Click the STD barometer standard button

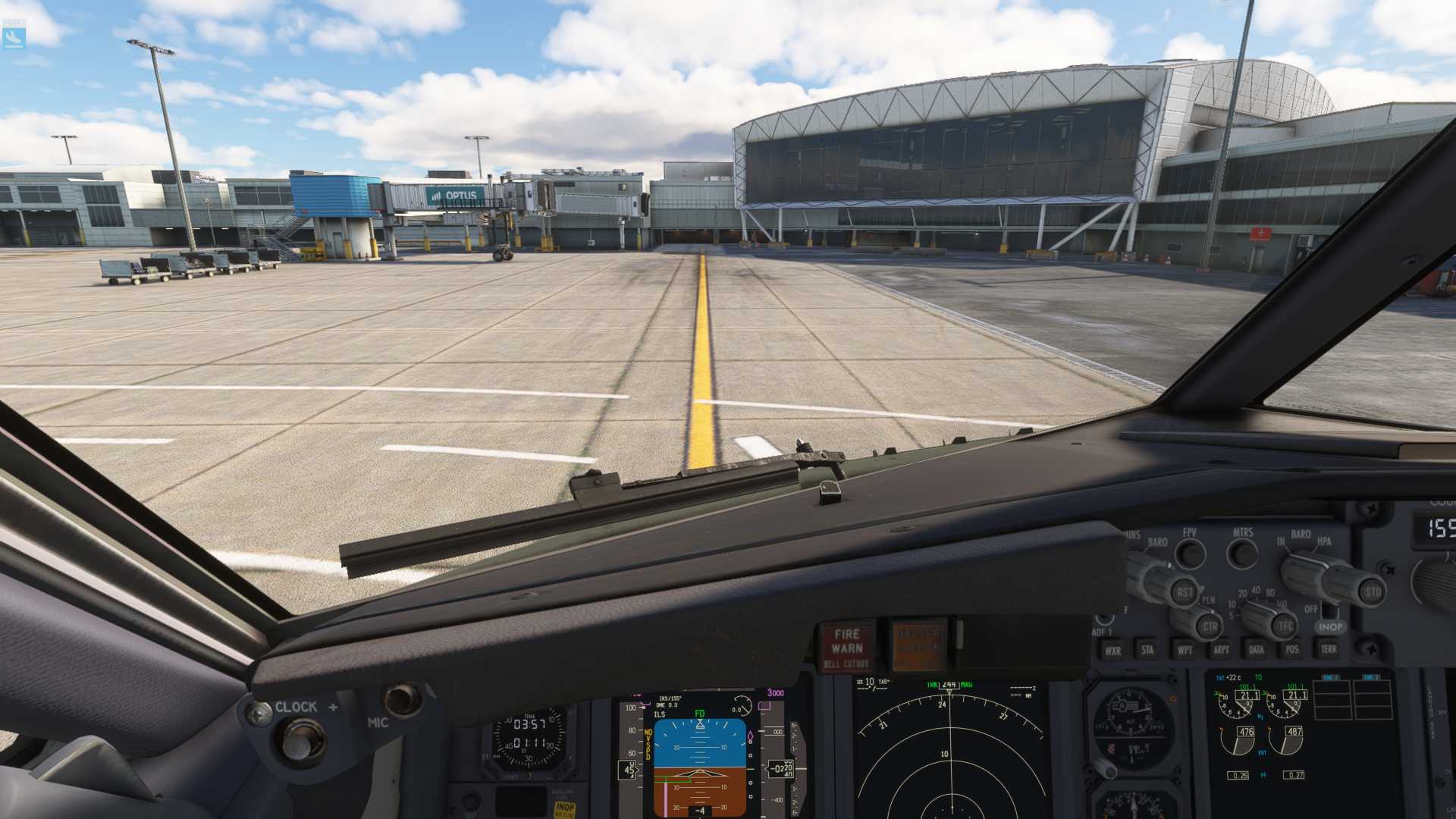1373,592
